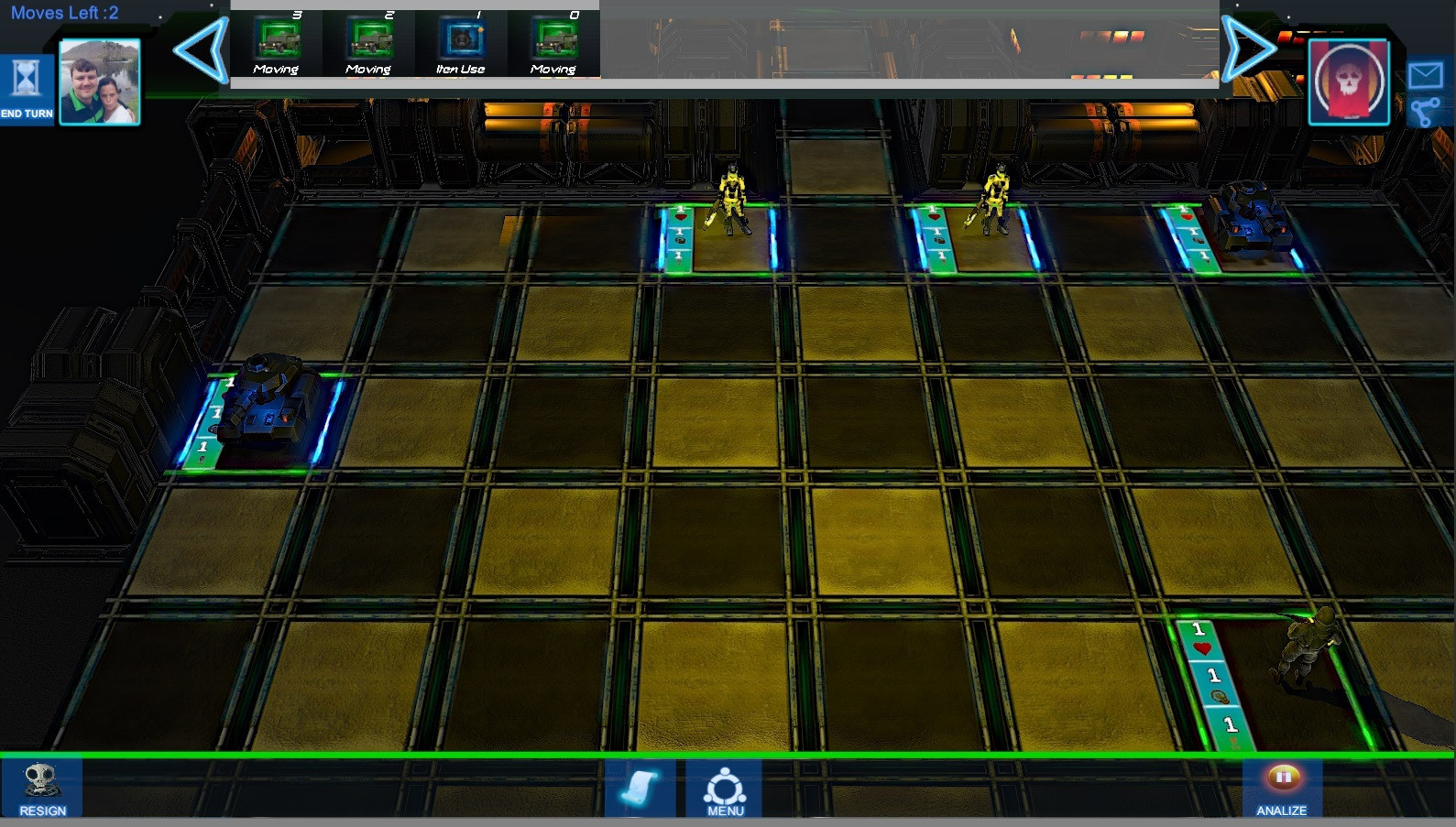
Task: Click the share icon
Action: [x=1425, y=113]
